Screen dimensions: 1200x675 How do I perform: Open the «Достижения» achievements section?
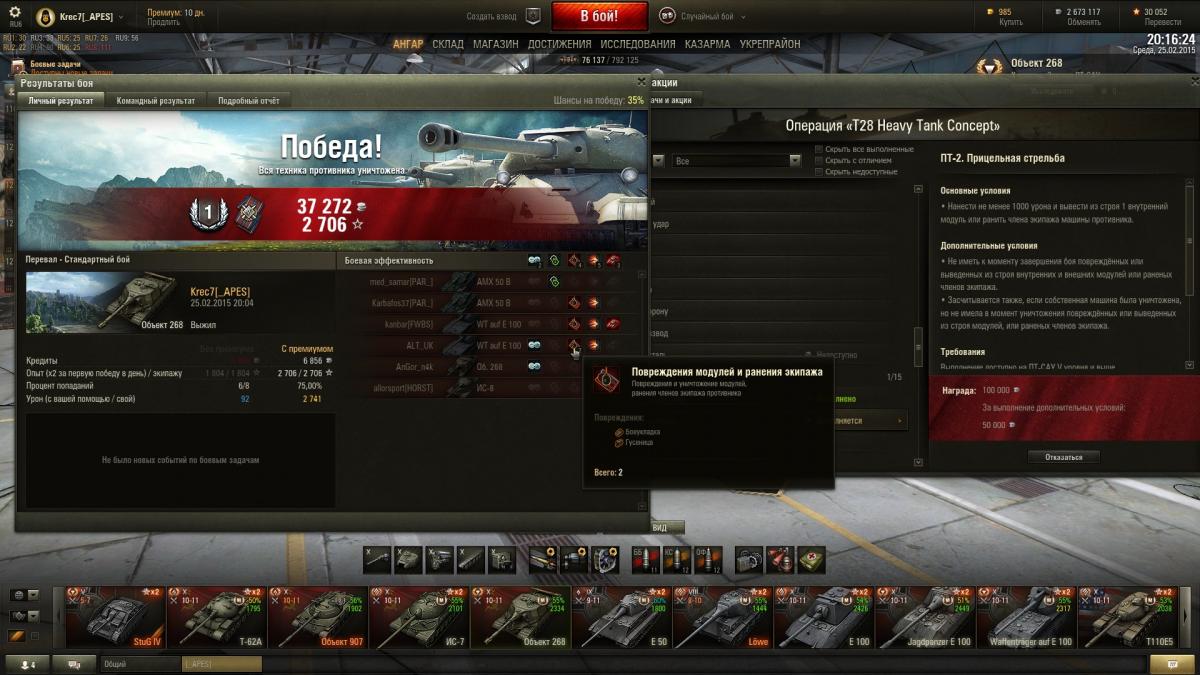[x=559, y=44]
